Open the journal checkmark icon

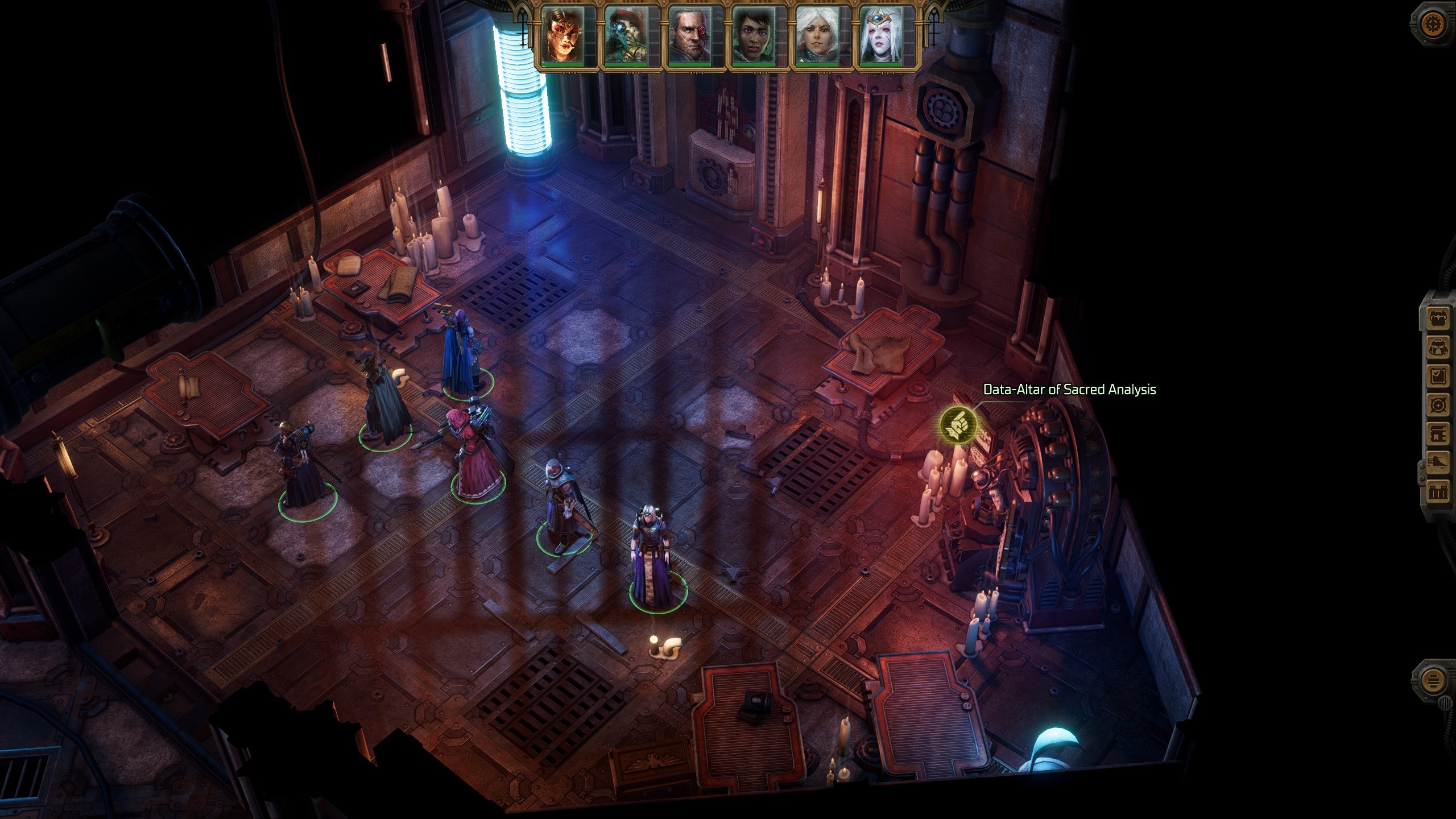[1438, 376]
